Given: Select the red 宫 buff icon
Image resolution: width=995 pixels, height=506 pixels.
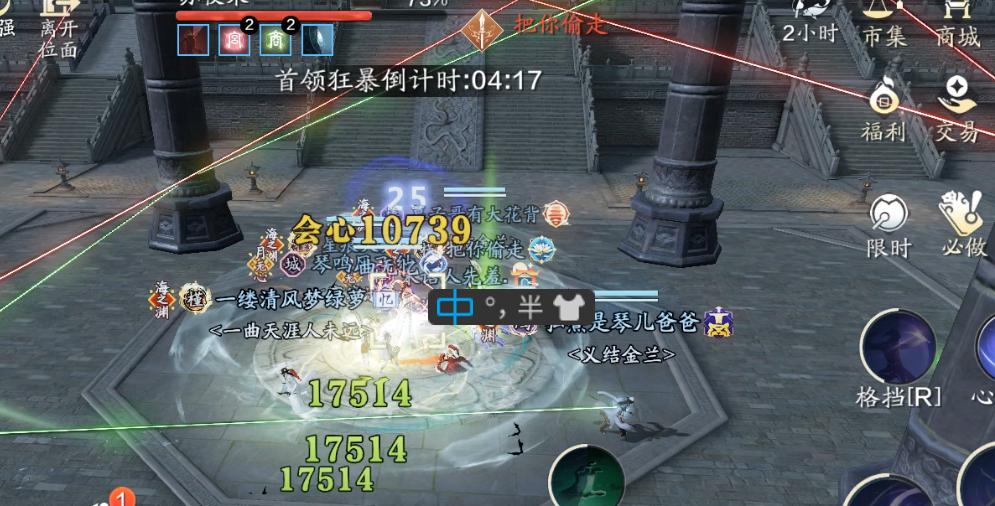Looking at the screenshot, I should pos(233,40).
